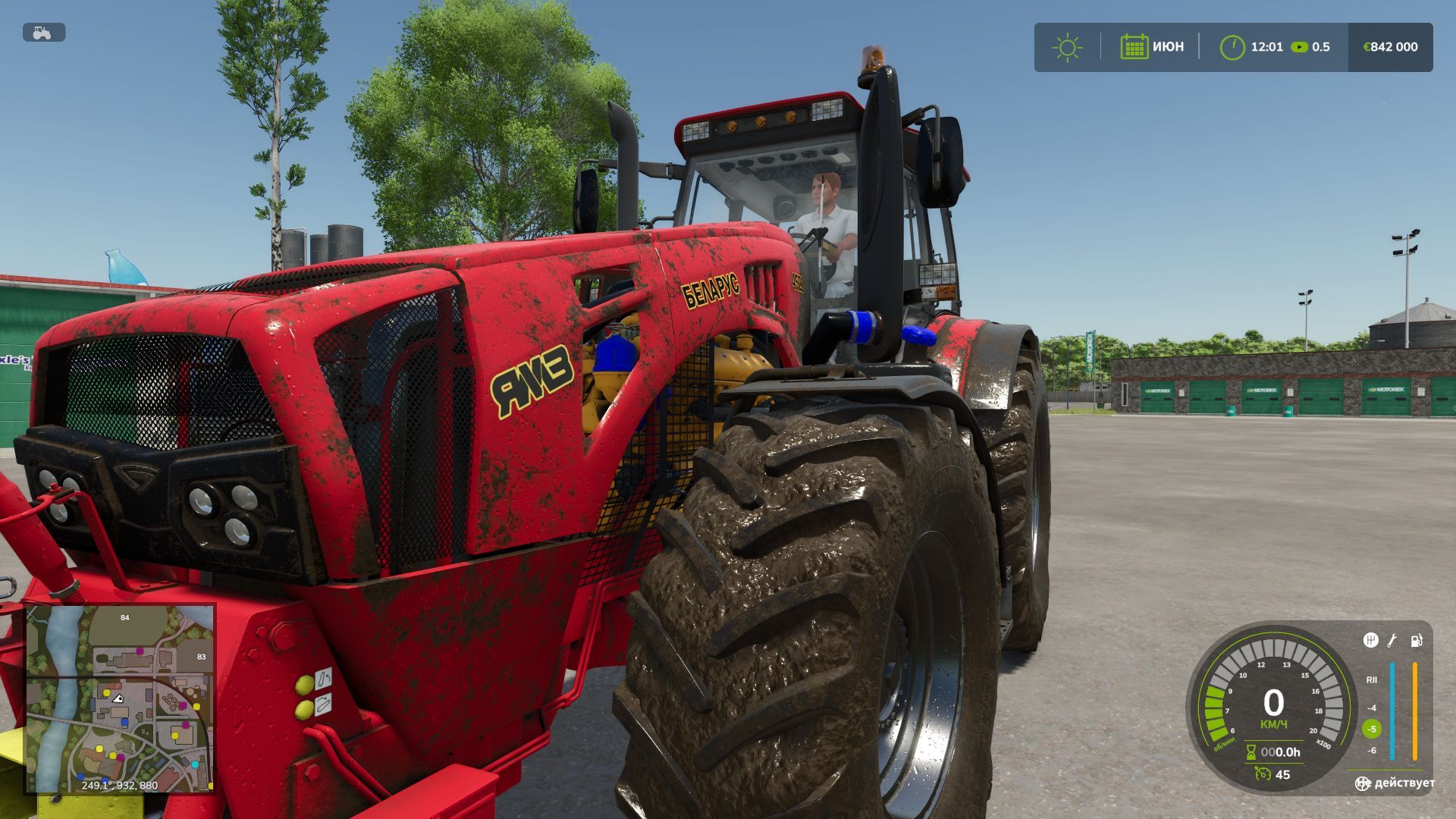The image size is (1456, 819).
Task: Select the highlighted -5 gear indicator
Action: pos(1371,729)
